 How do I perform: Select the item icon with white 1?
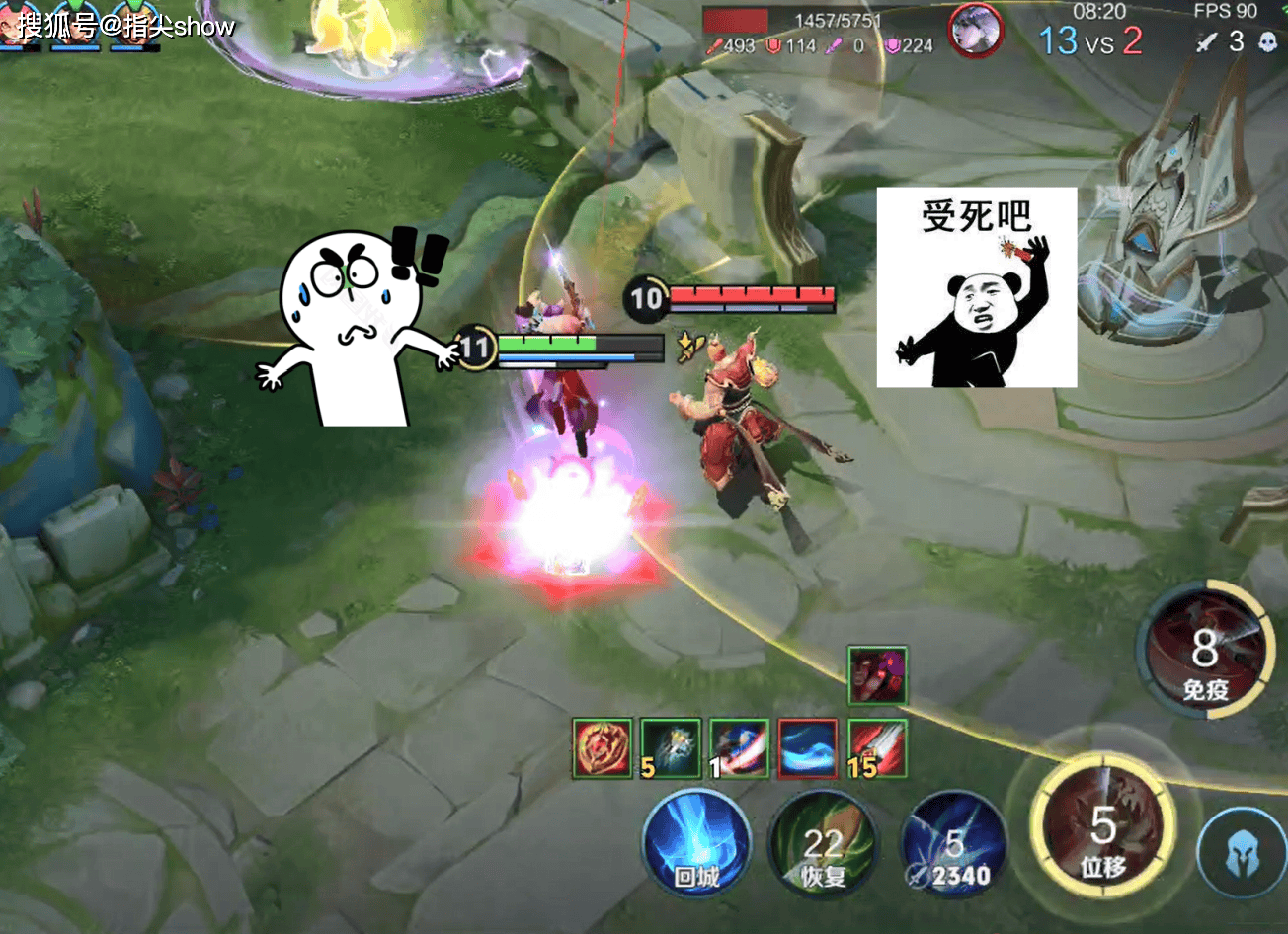(739, 747)
